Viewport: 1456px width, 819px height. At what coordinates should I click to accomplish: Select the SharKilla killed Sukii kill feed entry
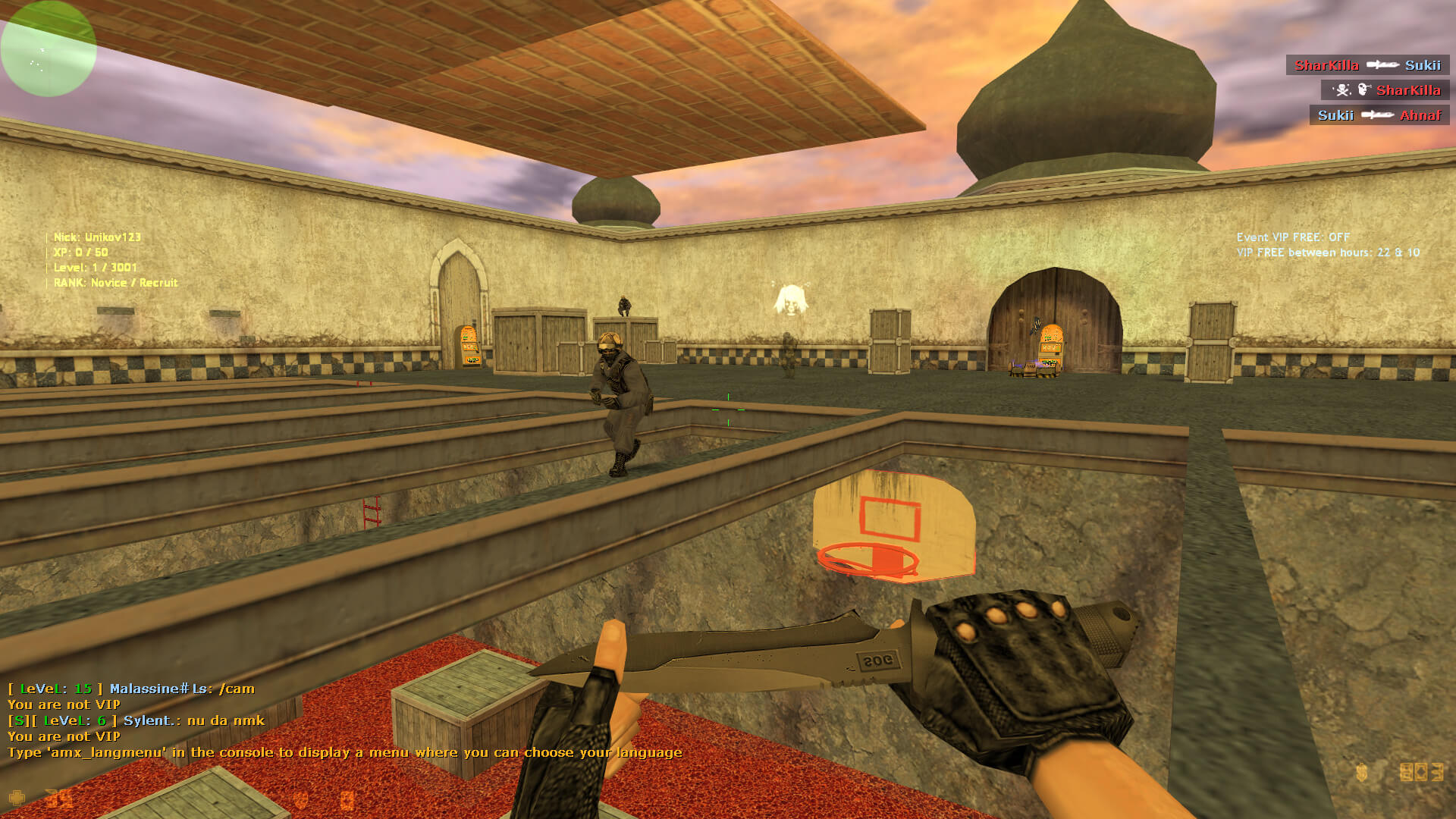pos(1367,65)
